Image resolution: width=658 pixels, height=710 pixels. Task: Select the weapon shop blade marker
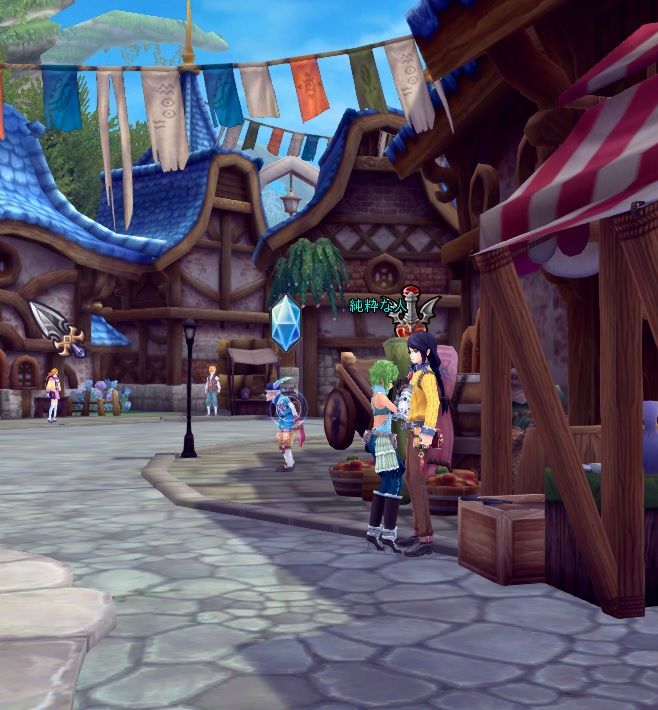click(x=58, y=328)
